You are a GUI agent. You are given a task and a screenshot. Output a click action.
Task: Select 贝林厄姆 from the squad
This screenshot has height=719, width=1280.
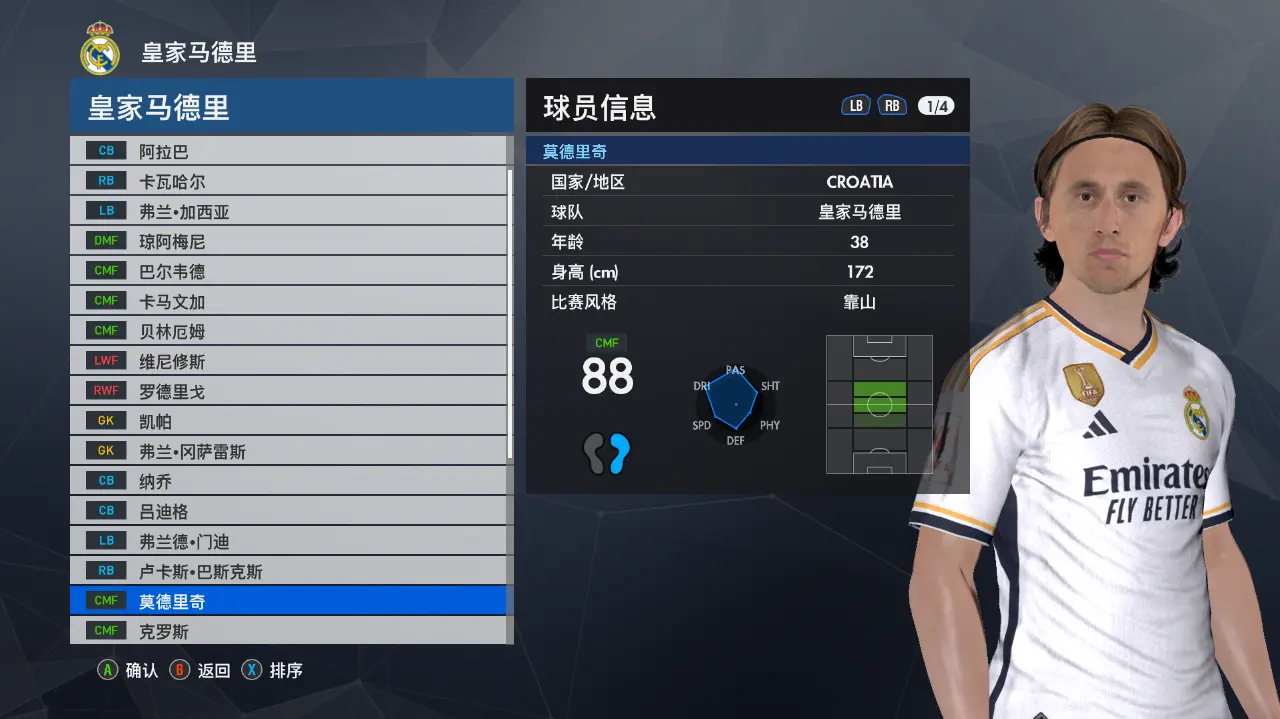288,331
